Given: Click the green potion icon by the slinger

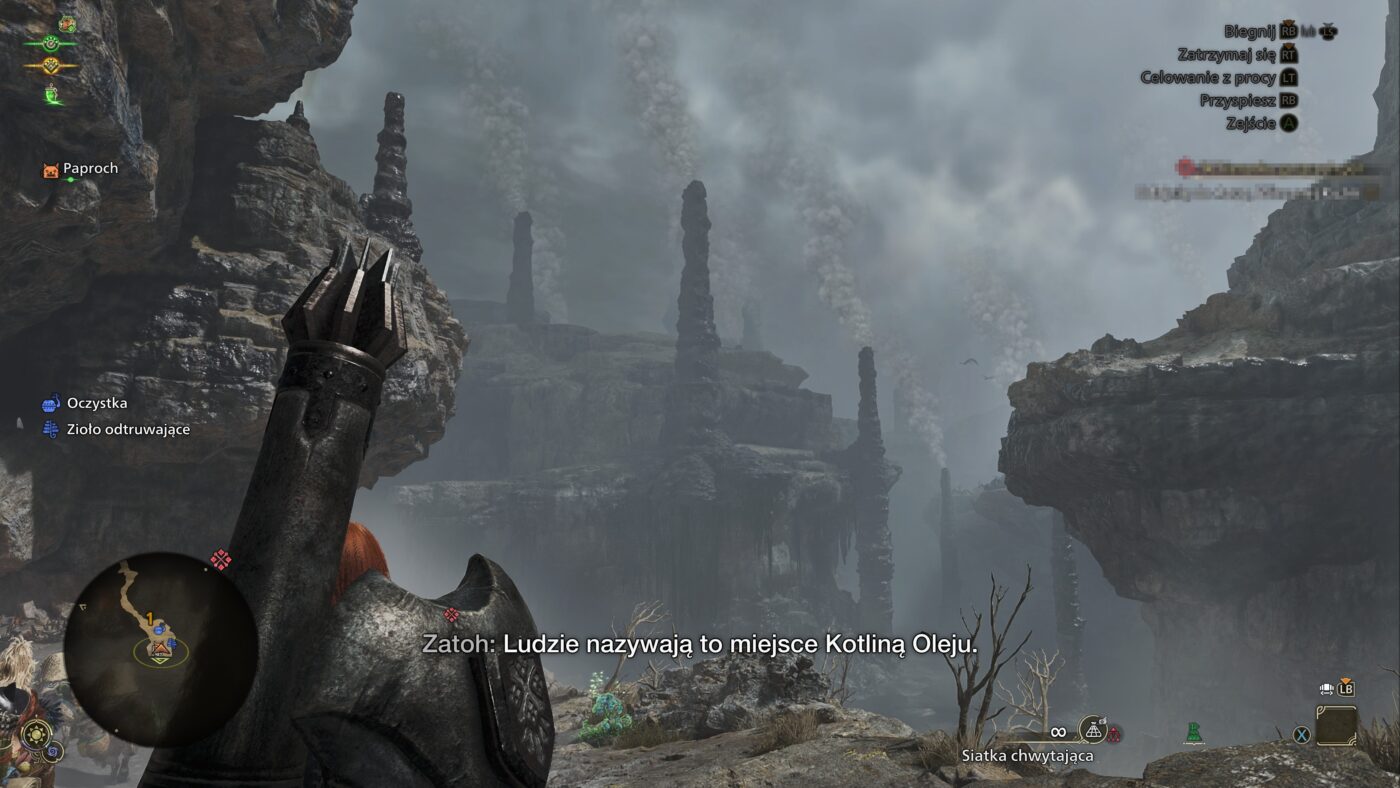Looking at the screenshot, I should (x=1192, y=733).
